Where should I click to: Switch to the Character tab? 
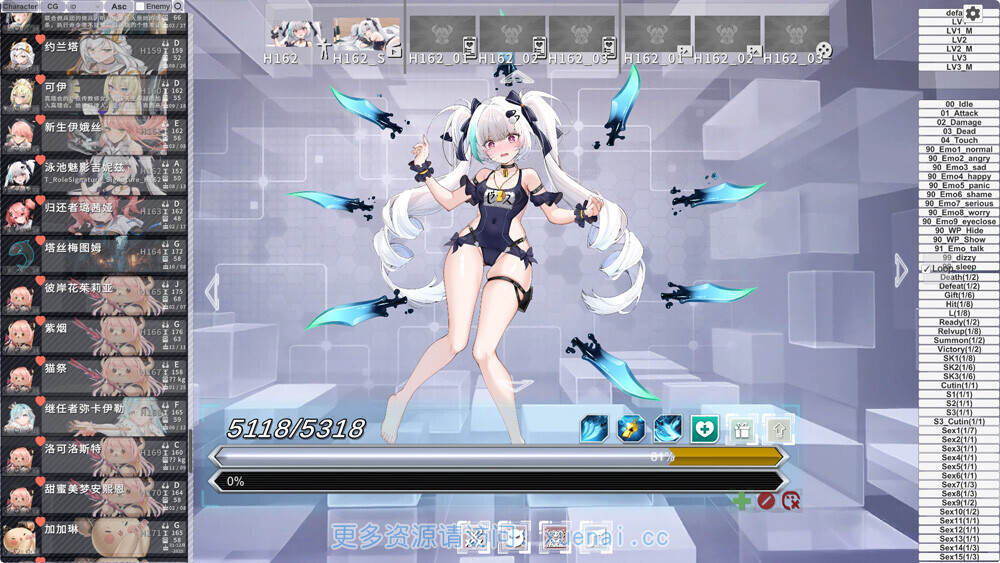(x=20, y=6)
